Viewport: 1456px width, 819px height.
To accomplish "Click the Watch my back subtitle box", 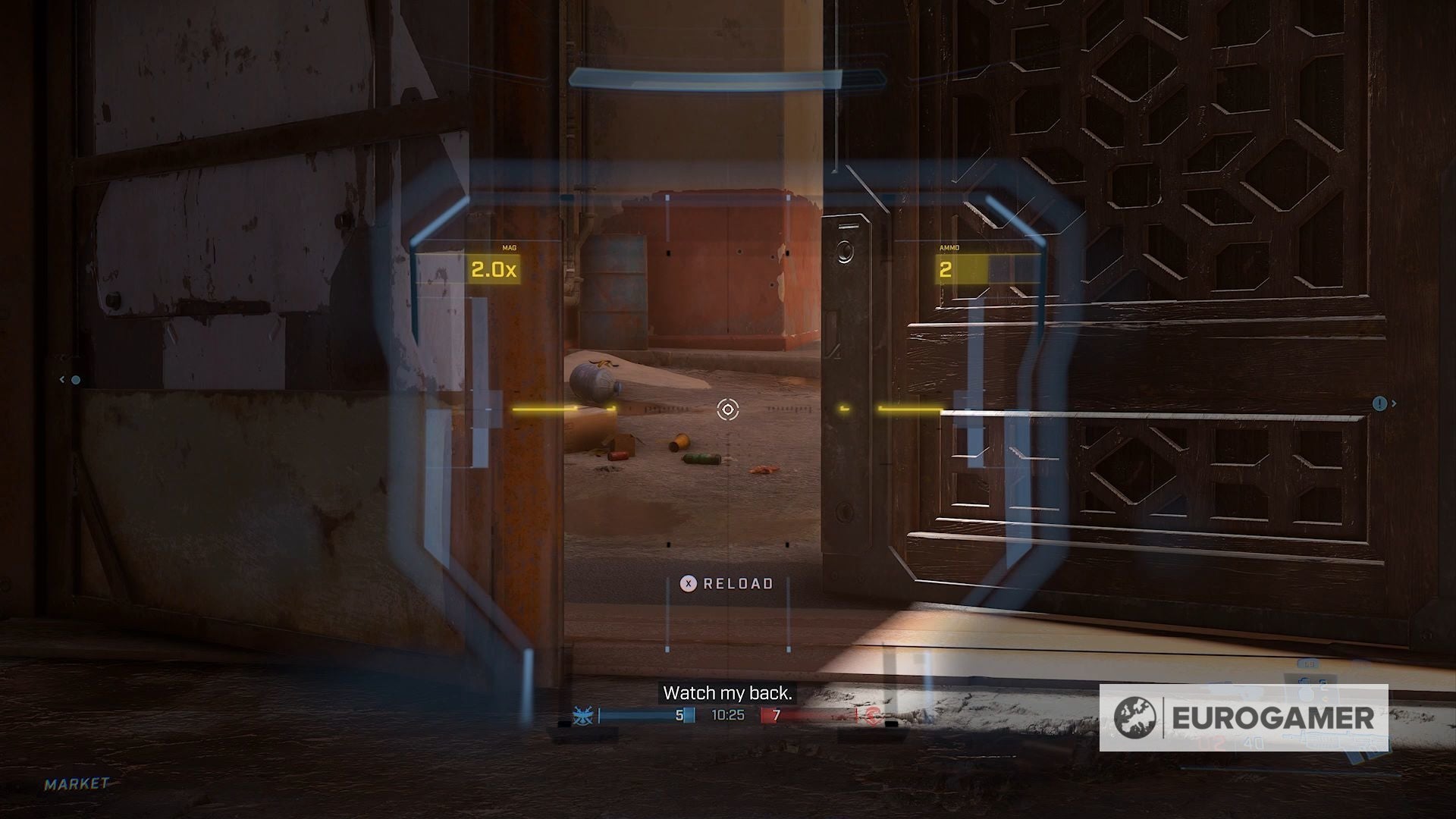I will tap(728, 692).
